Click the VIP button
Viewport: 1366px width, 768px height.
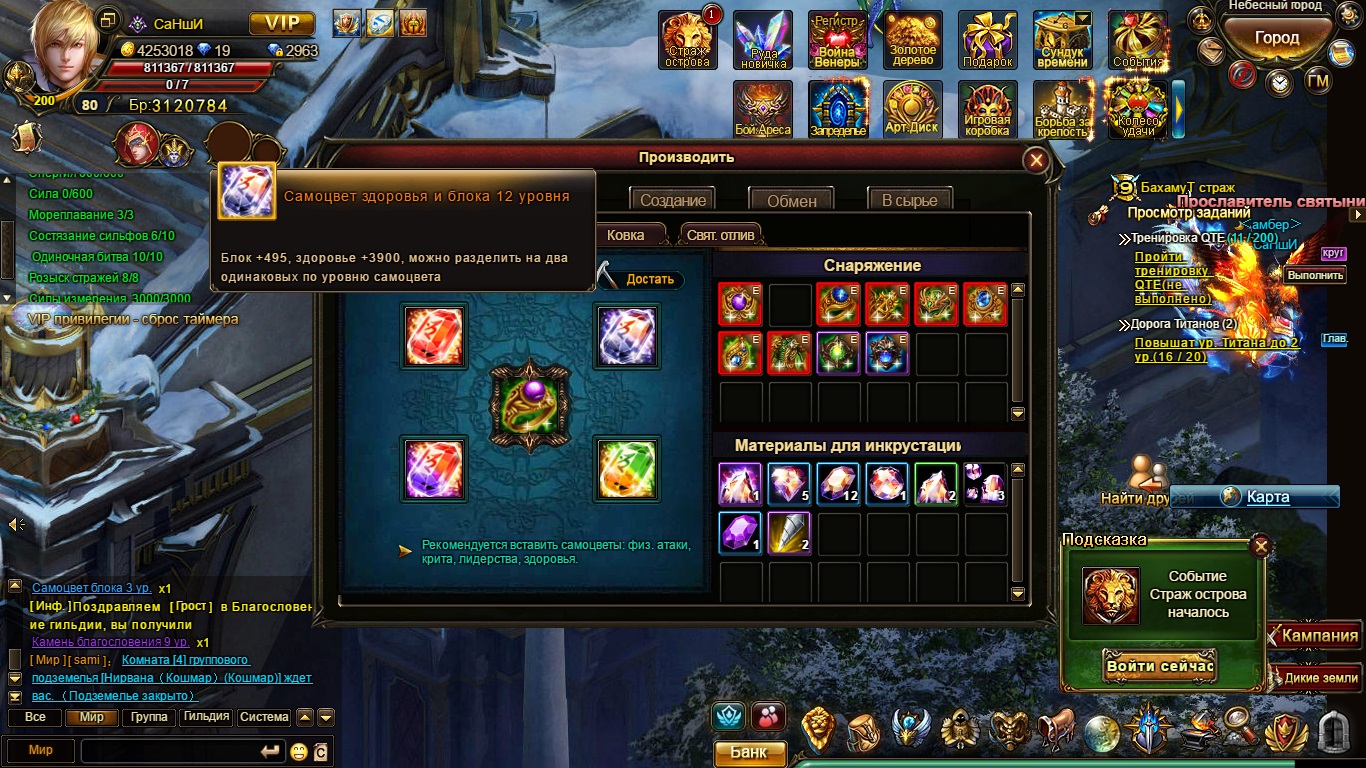point(282,23)
